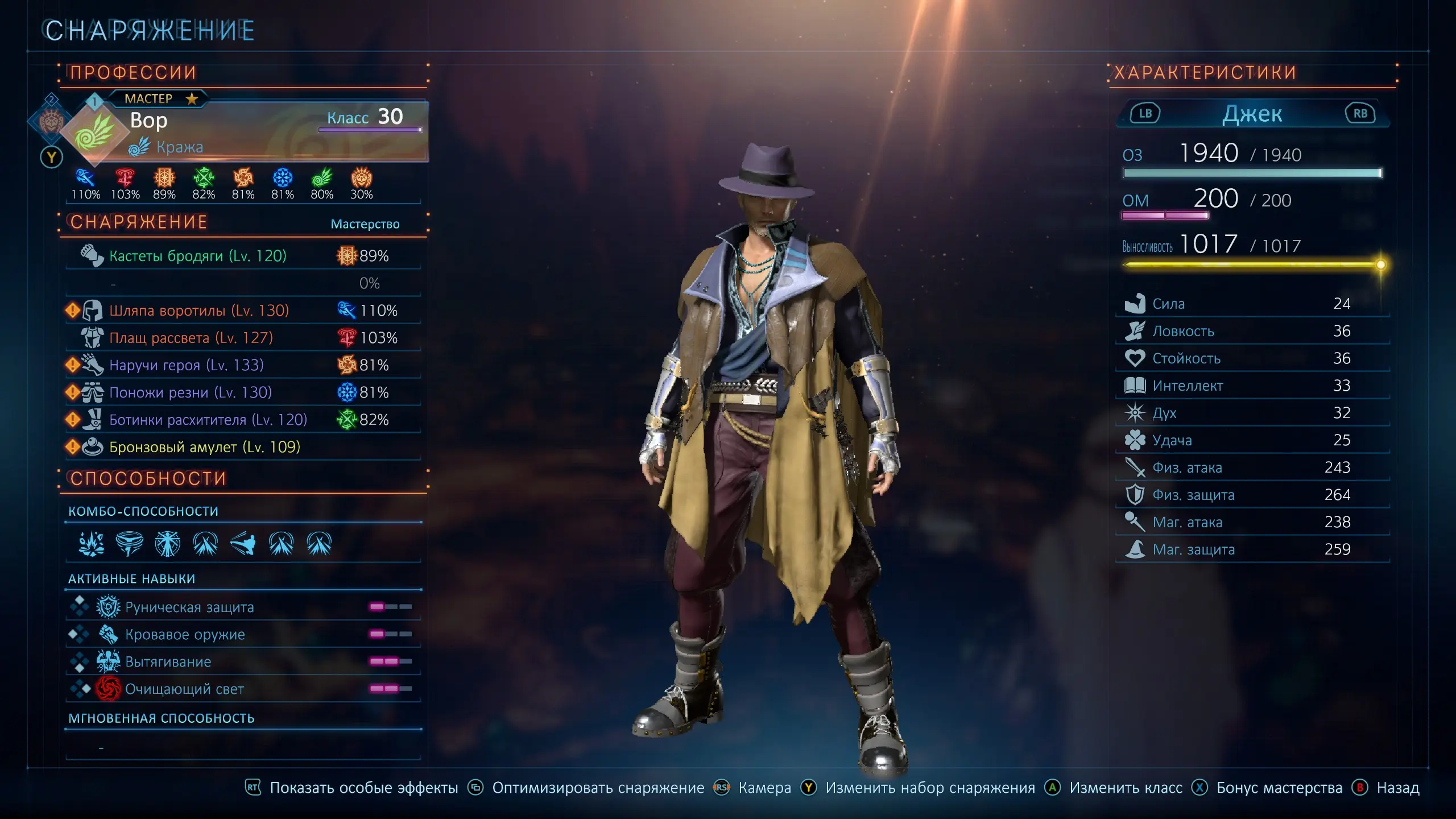Select the secondary profession diamond icon
Image resolution: width=1456 pixels, height=819 pixels.
[x=51, y=119]
